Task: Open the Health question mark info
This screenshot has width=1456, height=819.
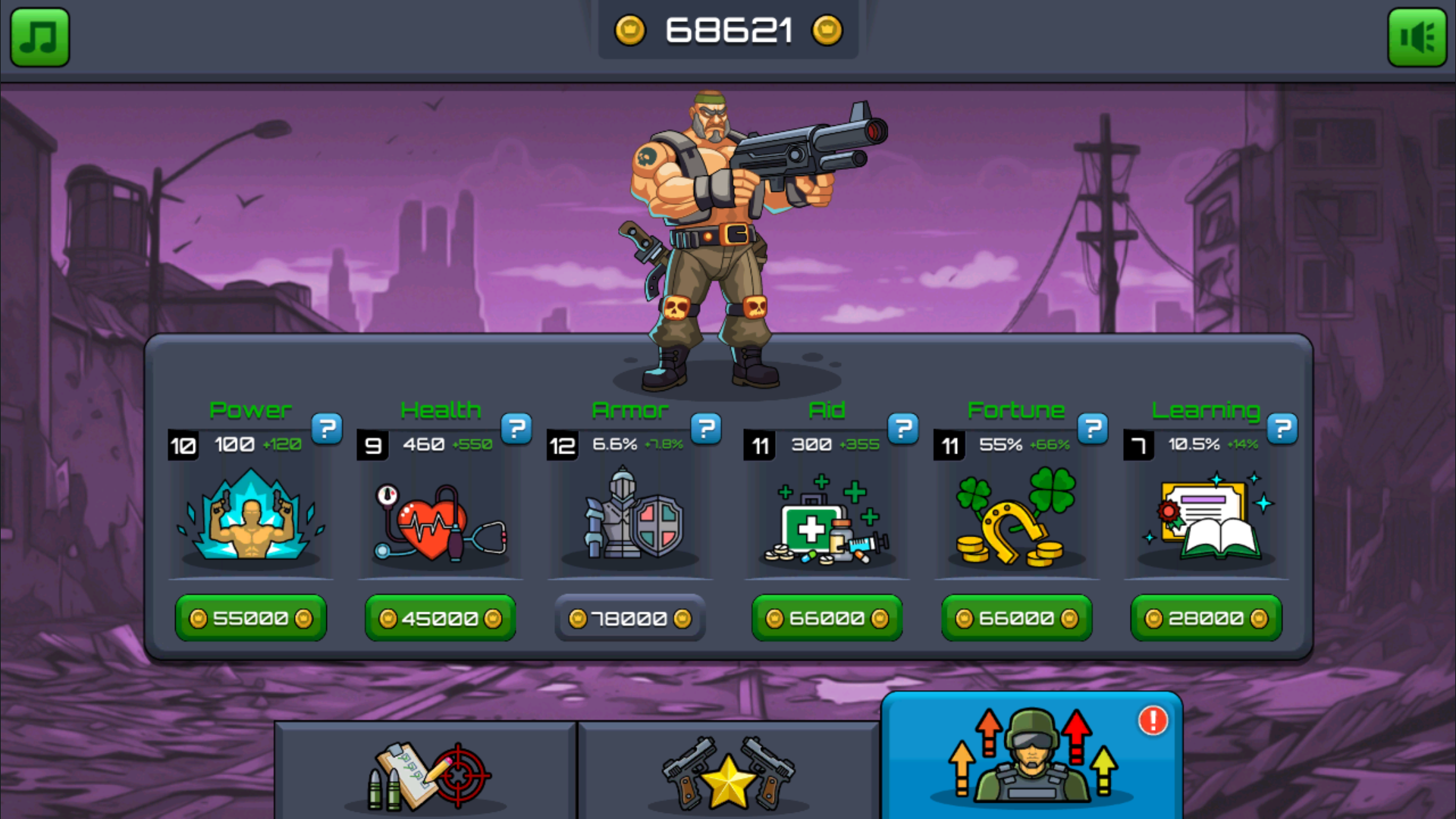Action: point(516,429)
